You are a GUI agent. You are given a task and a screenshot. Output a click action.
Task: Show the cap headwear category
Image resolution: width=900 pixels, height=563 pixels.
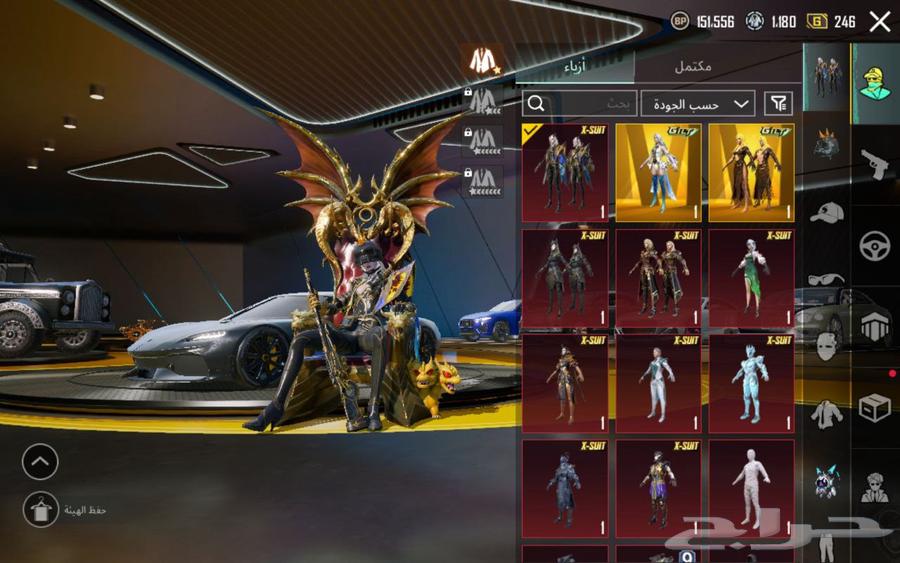[x=826, y=212]
